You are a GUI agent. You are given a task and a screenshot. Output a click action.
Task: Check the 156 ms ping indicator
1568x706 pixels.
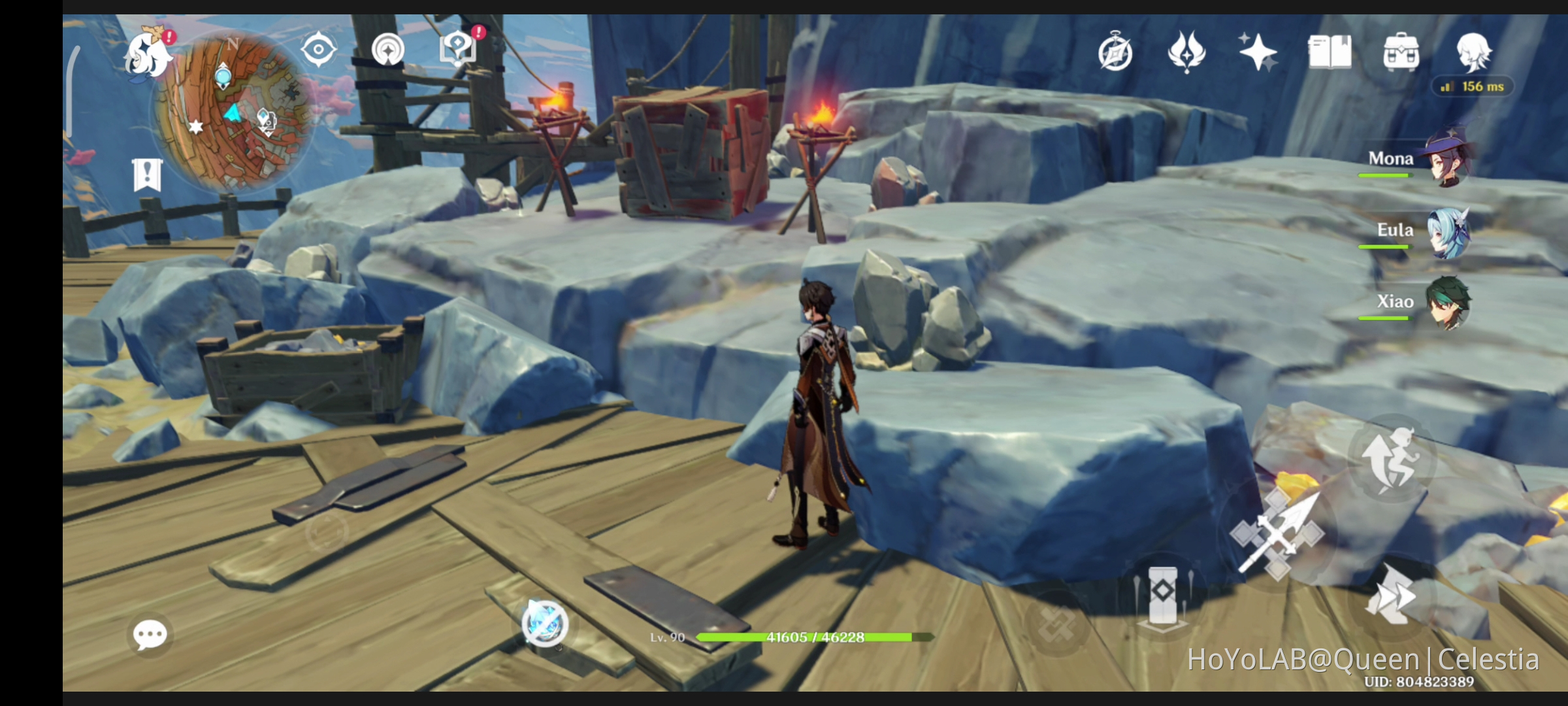pos(1473,85)
